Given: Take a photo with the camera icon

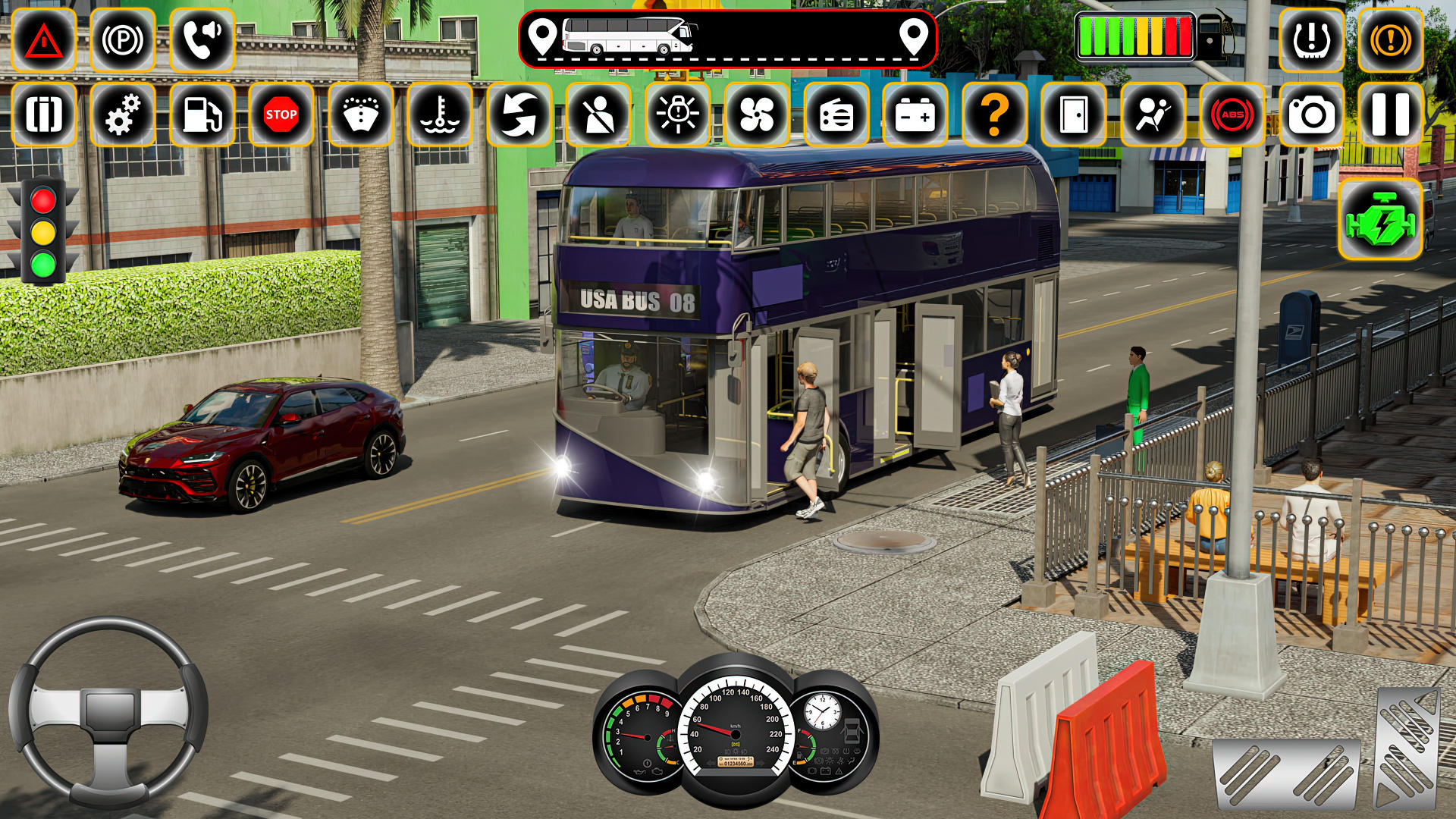Looking at the screenshot, I should [x=1311, y=116].
